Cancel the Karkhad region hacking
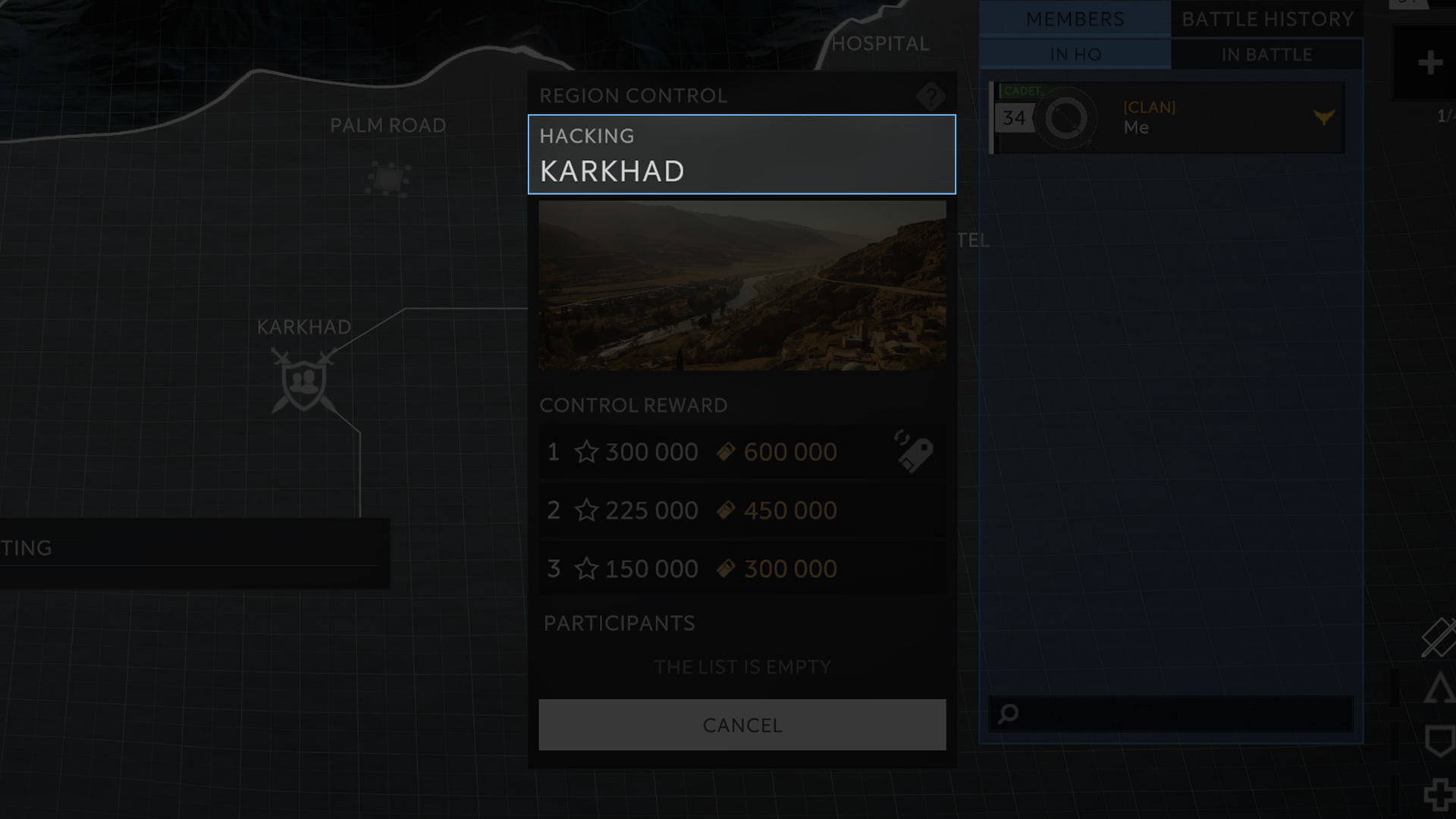Image resolution: width=1456 pixels, height=819 pixels. [x=742, y=725]
